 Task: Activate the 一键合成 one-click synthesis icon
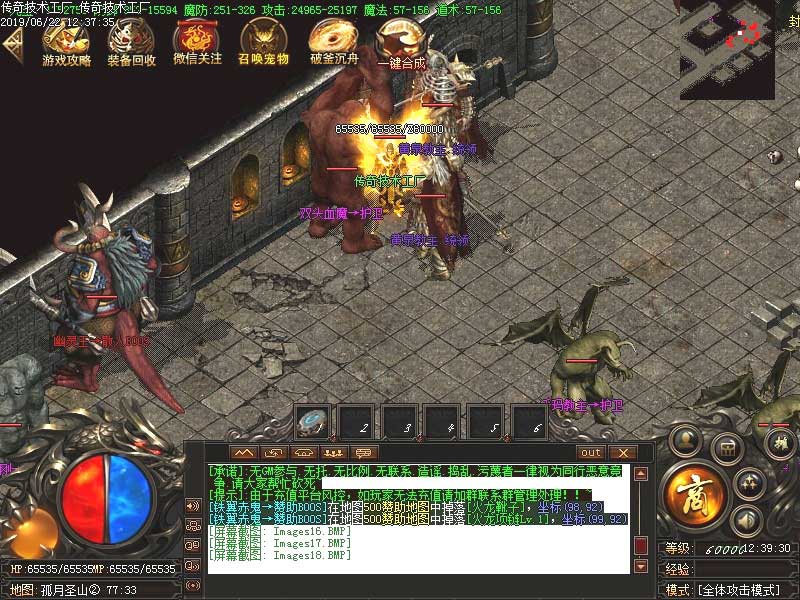(x=399, y=43)
